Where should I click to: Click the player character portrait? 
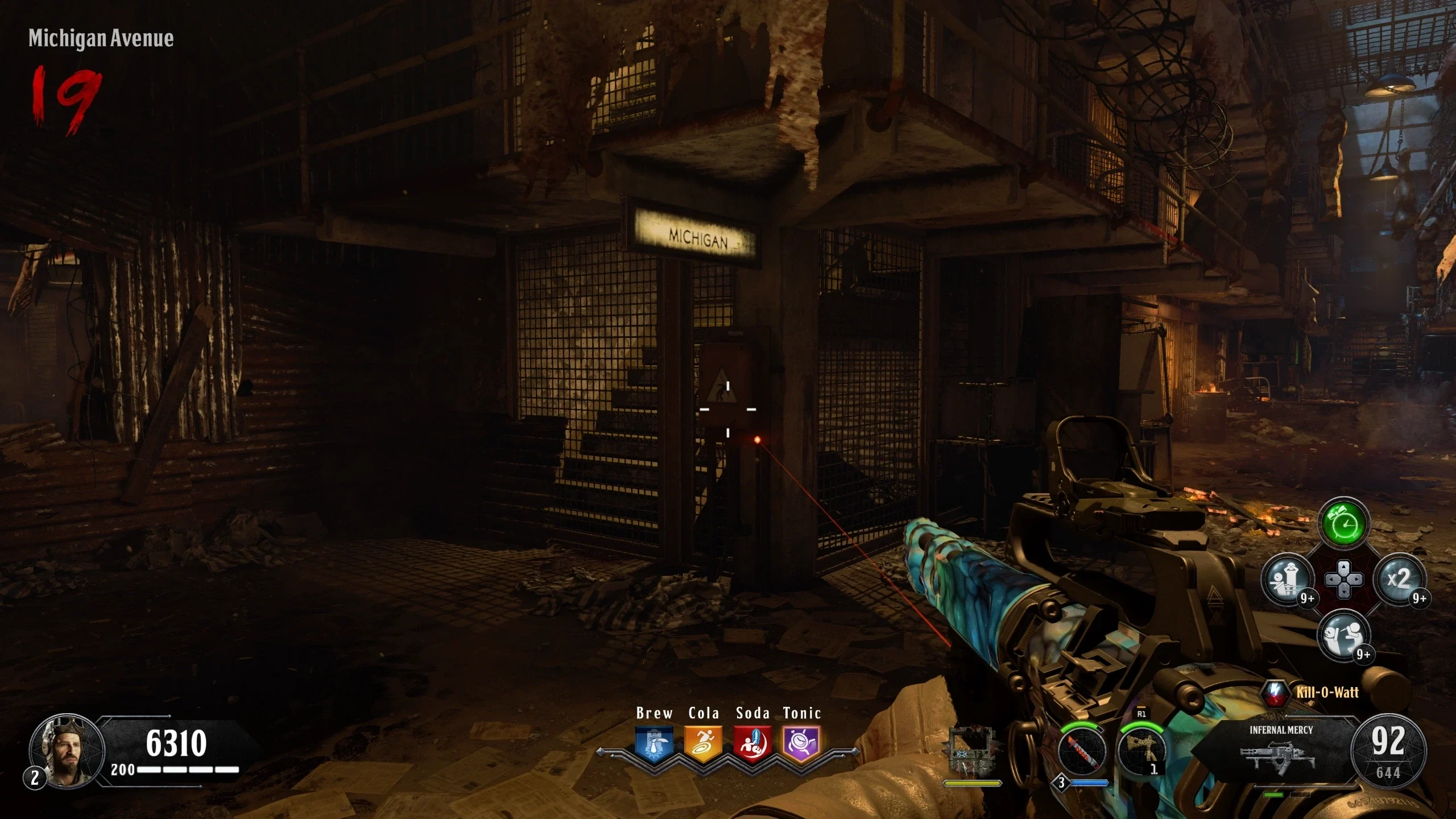coord(67,750)
